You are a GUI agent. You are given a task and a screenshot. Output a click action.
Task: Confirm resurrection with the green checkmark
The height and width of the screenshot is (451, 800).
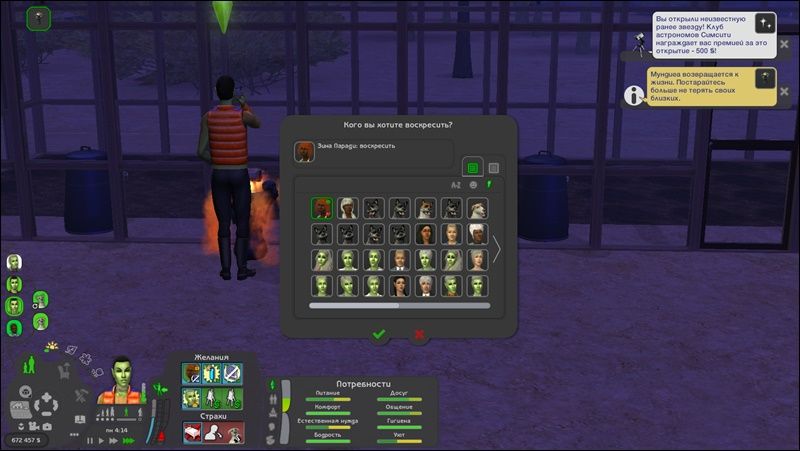[378, 335]
